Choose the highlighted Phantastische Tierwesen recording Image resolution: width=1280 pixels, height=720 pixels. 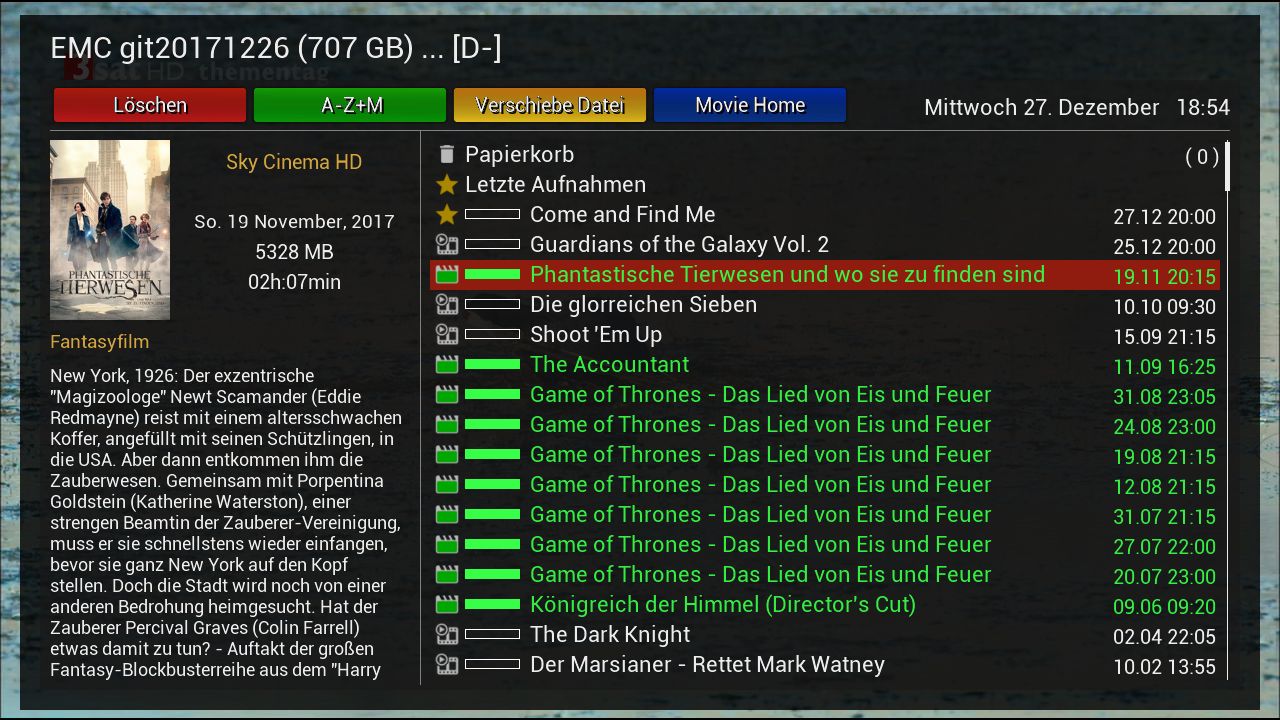(787, 275)
